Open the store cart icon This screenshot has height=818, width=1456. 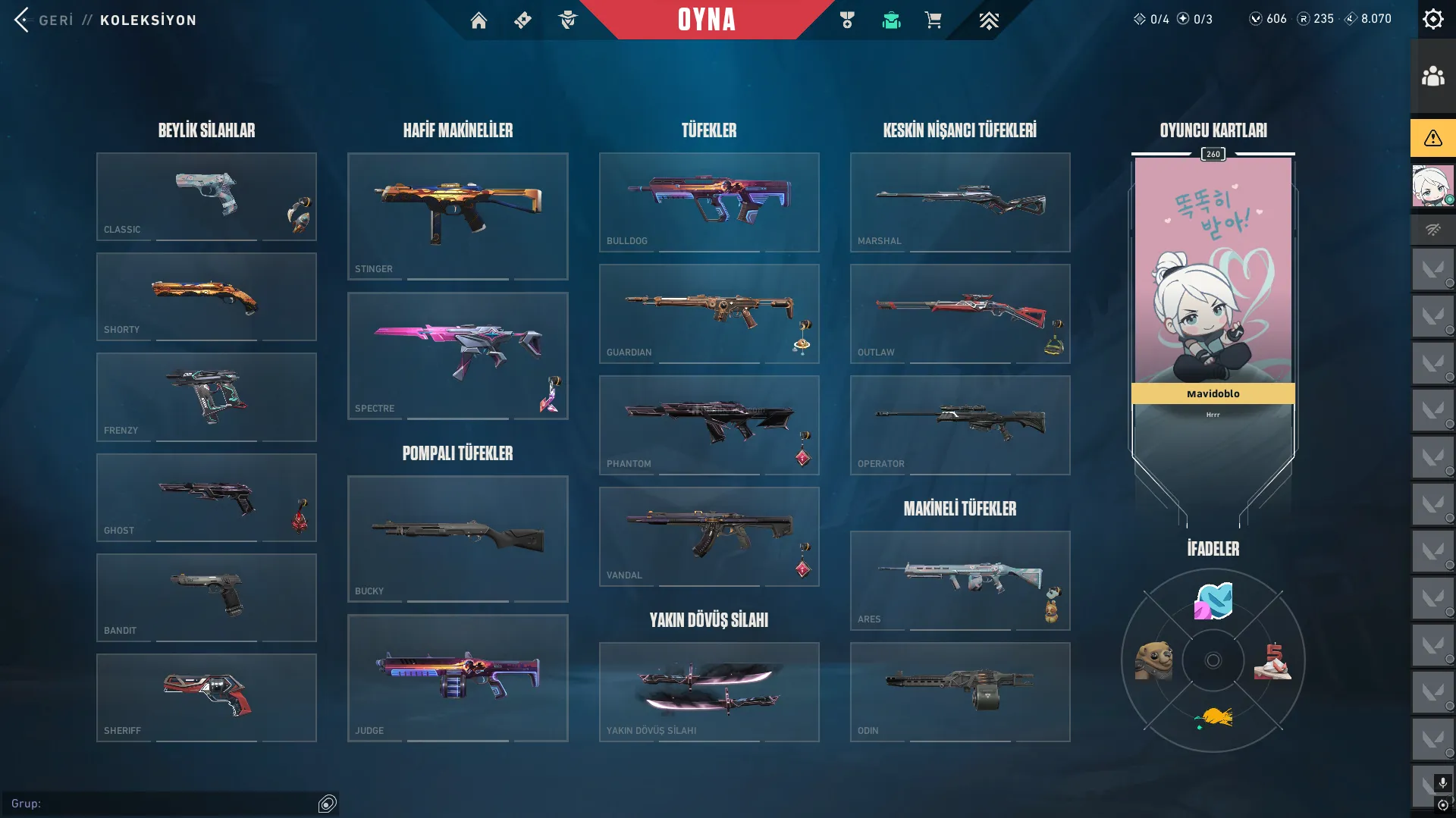pyautogui.click(x=933, y=20)
